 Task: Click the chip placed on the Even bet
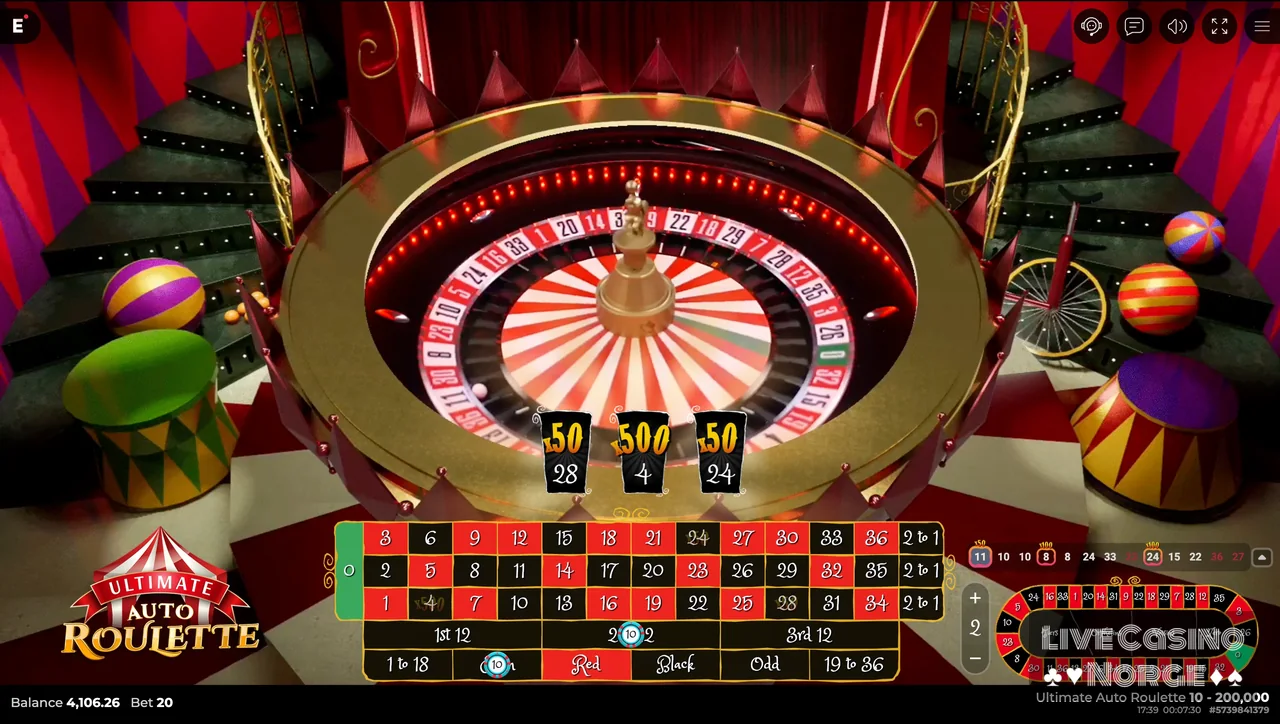click(497, 664)
